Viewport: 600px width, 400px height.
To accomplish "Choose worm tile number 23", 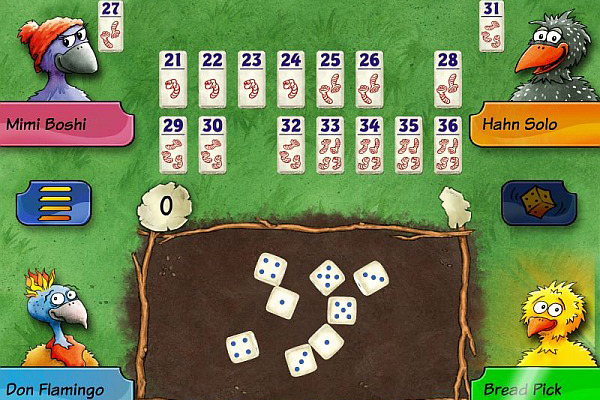I will [x=251, y=76].
